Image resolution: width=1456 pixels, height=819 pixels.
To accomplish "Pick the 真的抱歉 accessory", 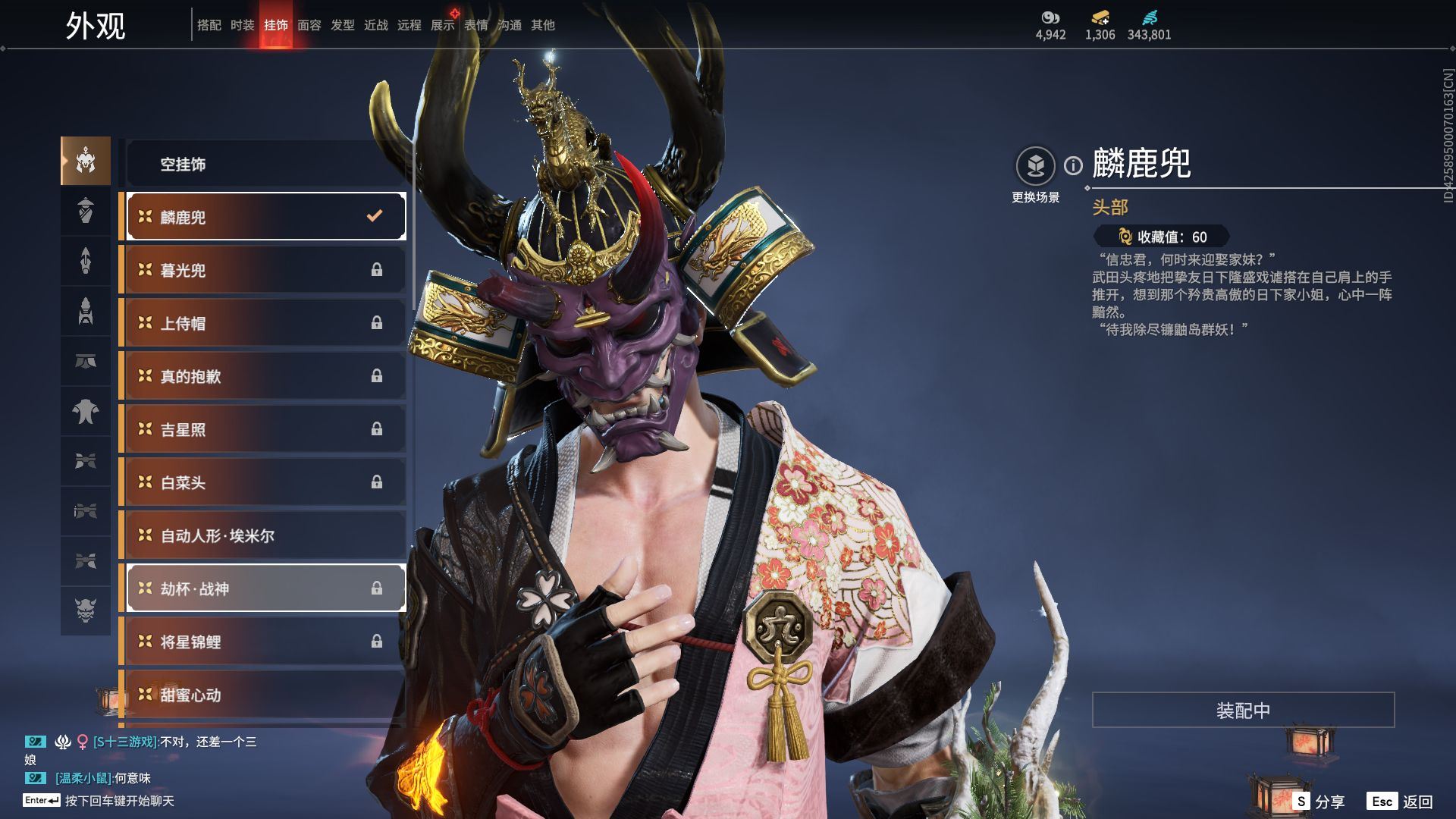I will pos(265,376).
